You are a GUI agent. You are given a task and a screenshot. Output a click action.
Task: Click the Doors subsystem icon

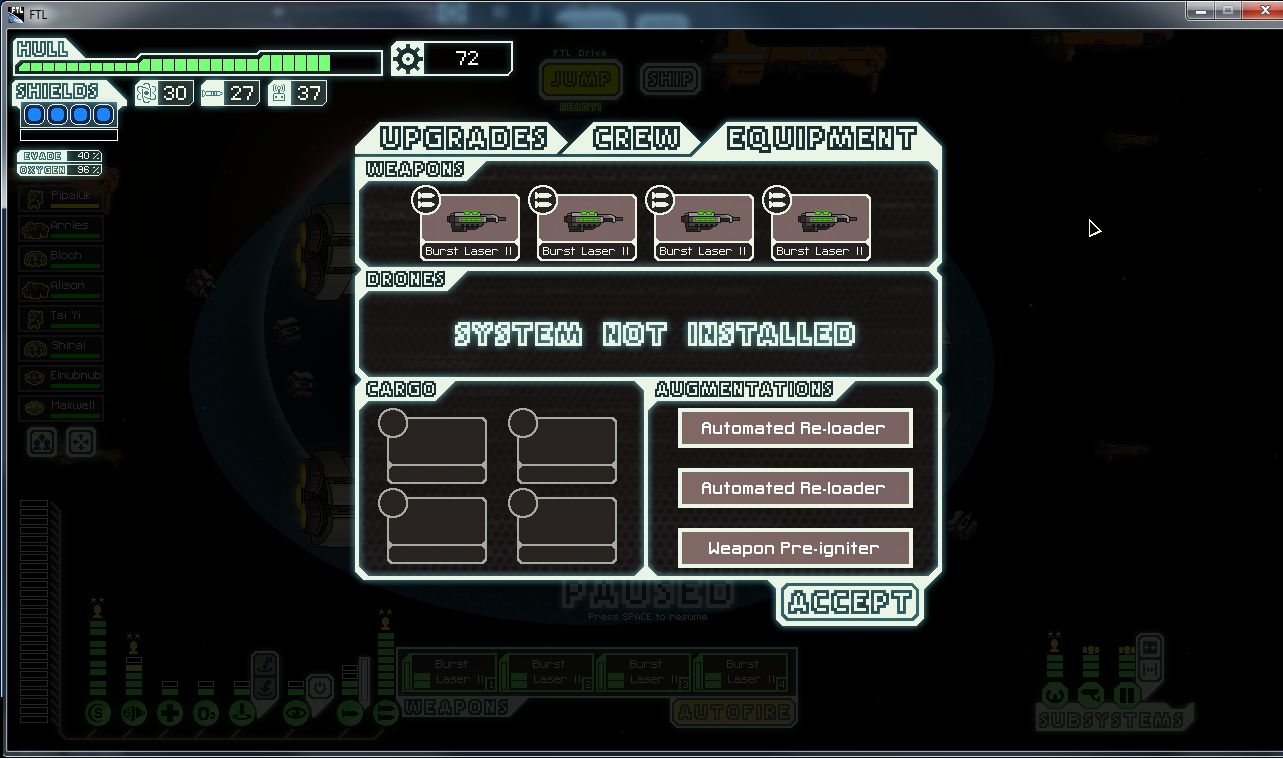1127,694
